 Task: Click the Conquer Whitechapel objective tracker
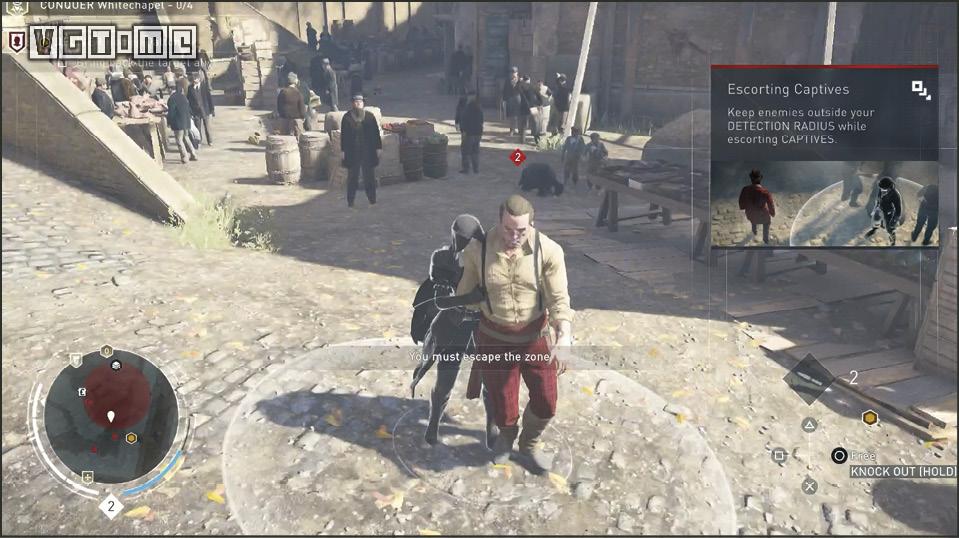click(x=110, y=7)
